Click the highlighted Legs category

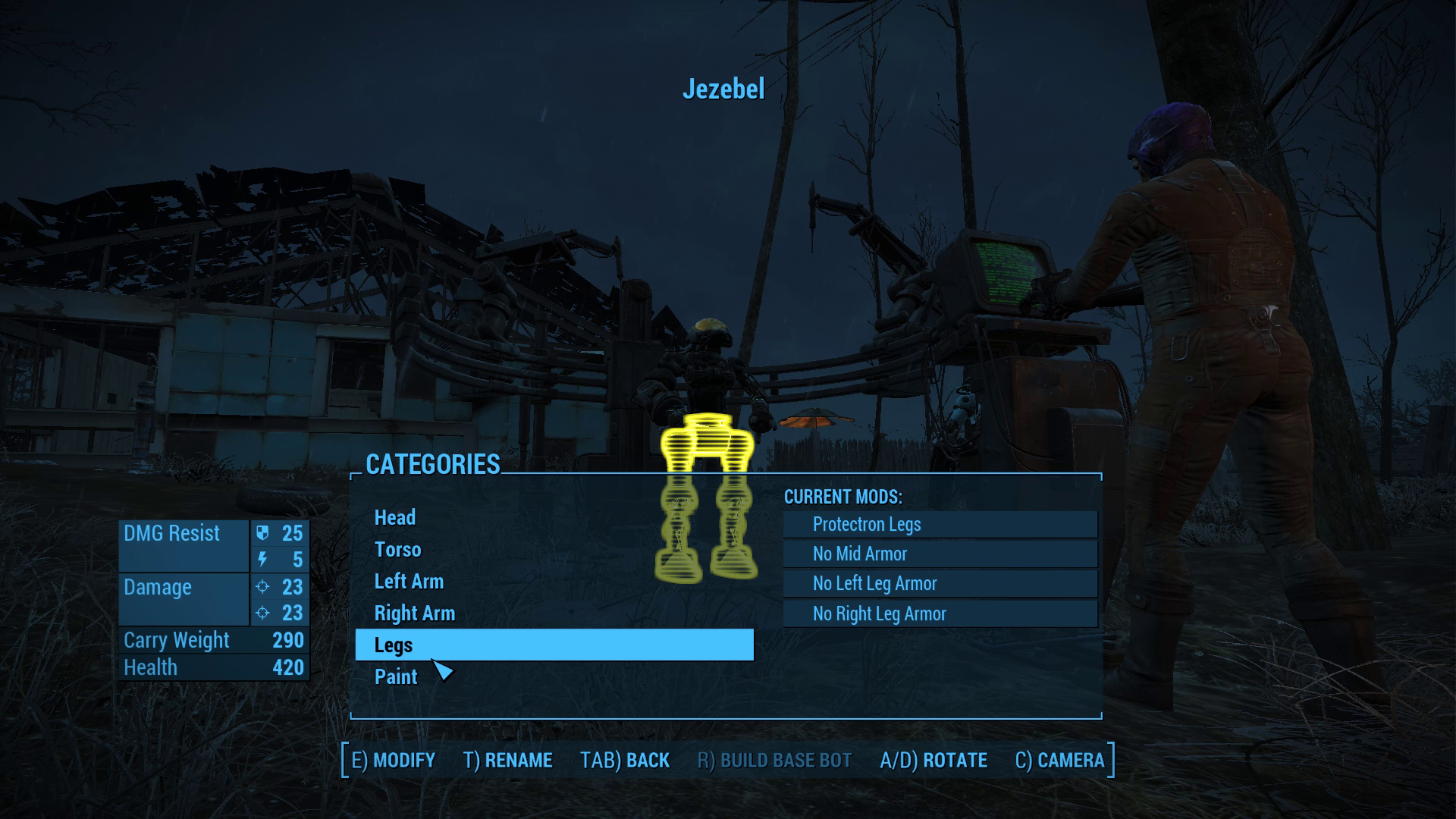pyautogui.click(x=554, y=645)
